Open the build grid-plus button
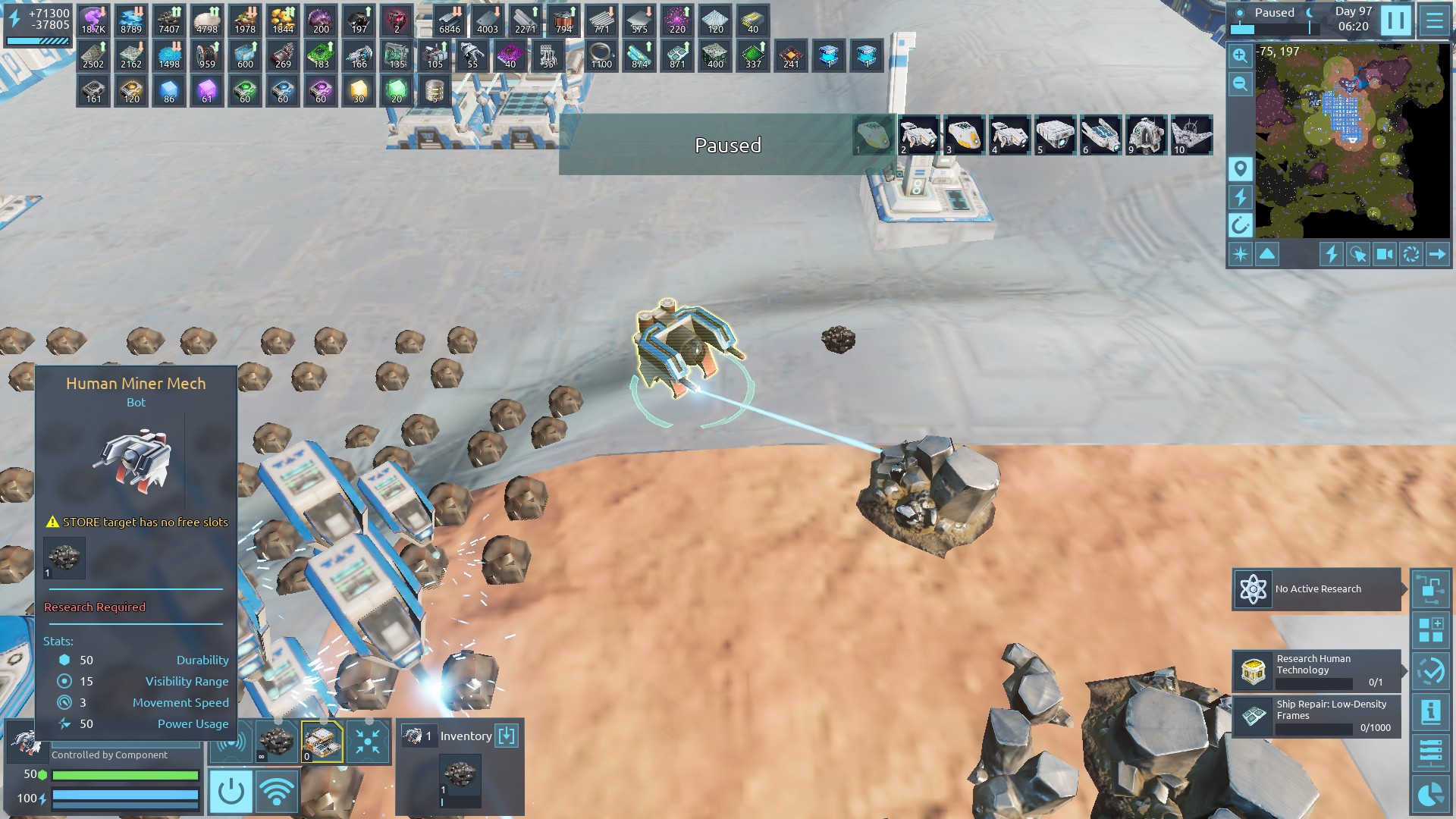The height and width of the screenshot is (819, 1456). (x=1430, y=630)
